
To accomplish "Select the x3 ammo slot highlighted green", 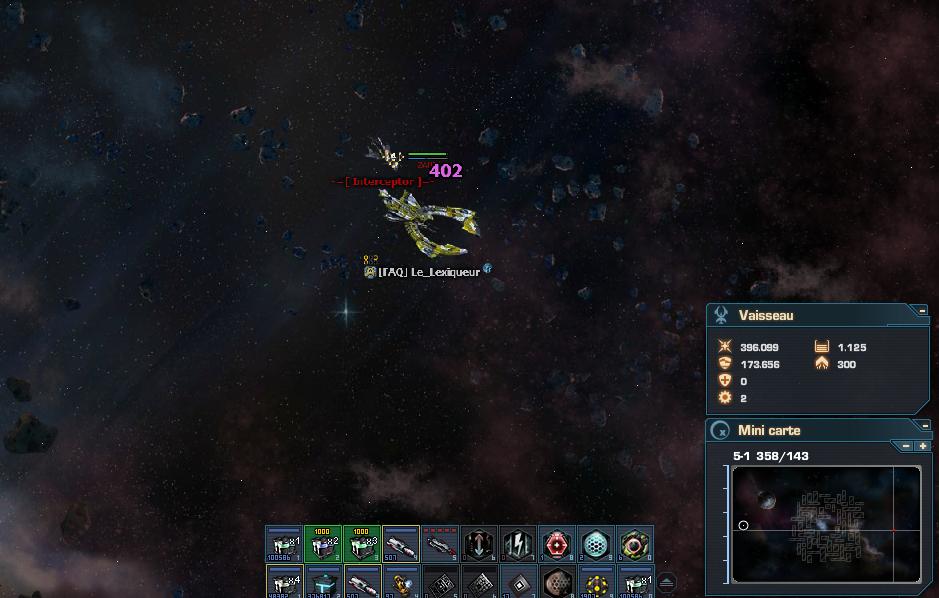I will 362,545.
